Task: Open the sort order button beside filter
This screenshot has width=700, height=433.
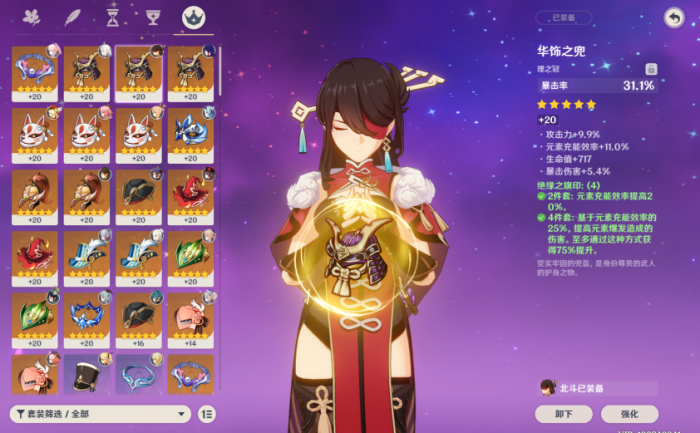Action: tap(207, 413)
